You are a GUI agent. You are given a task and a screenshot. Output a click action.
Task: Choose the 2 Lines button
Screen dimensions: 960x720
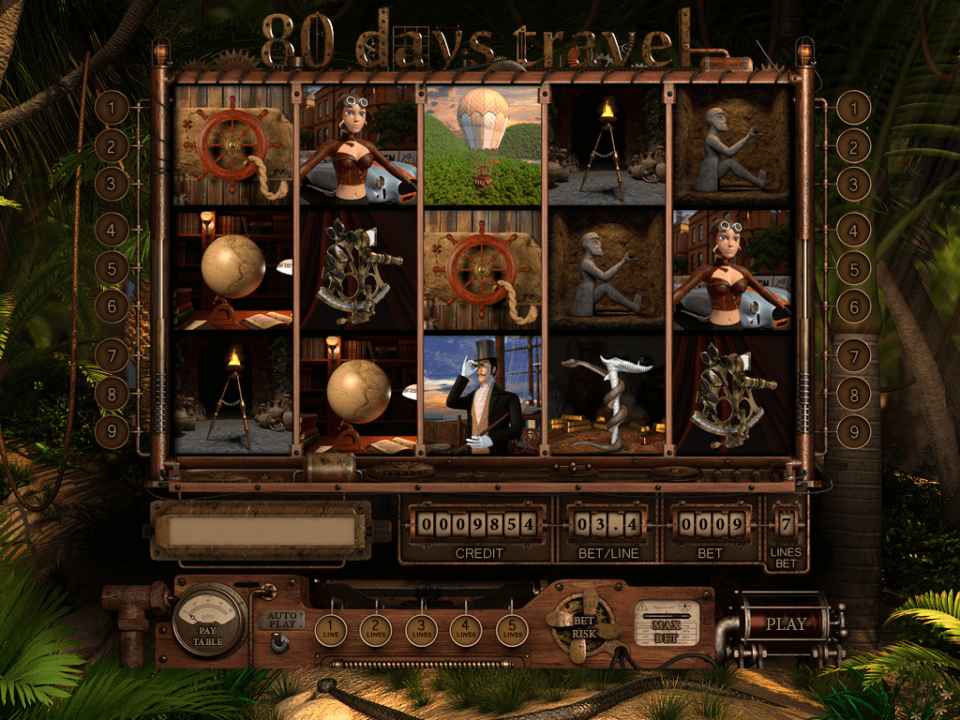pos(375,630)
